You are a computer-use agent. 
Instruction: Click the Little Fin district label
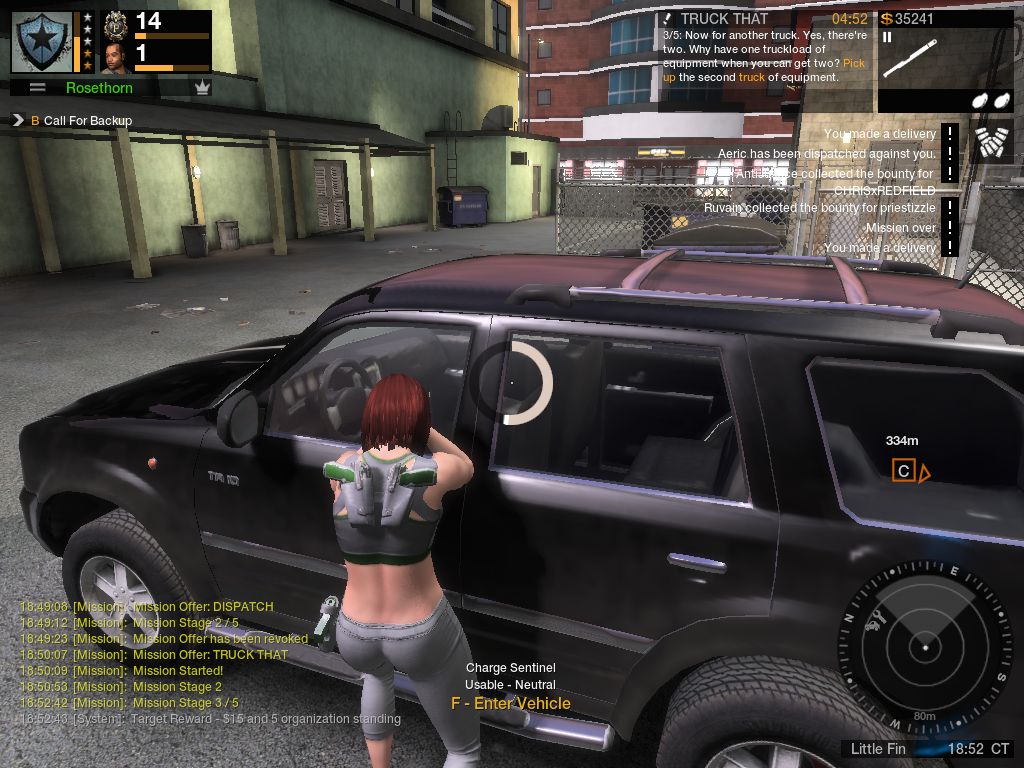click(x=878, y=749)
